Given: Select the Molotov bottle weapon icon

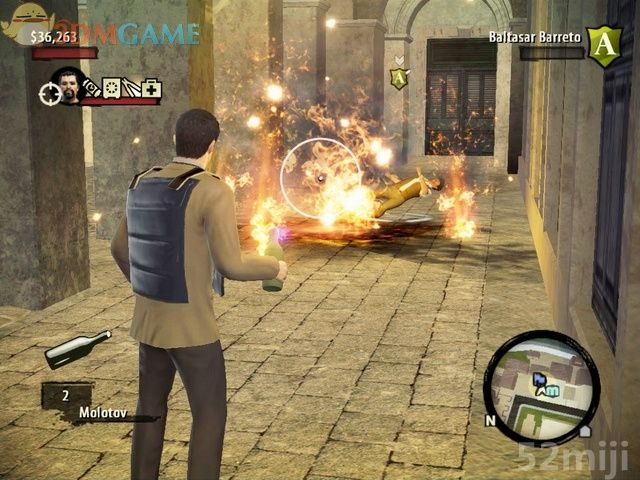Looking at the screenshot, I should 78,346.
